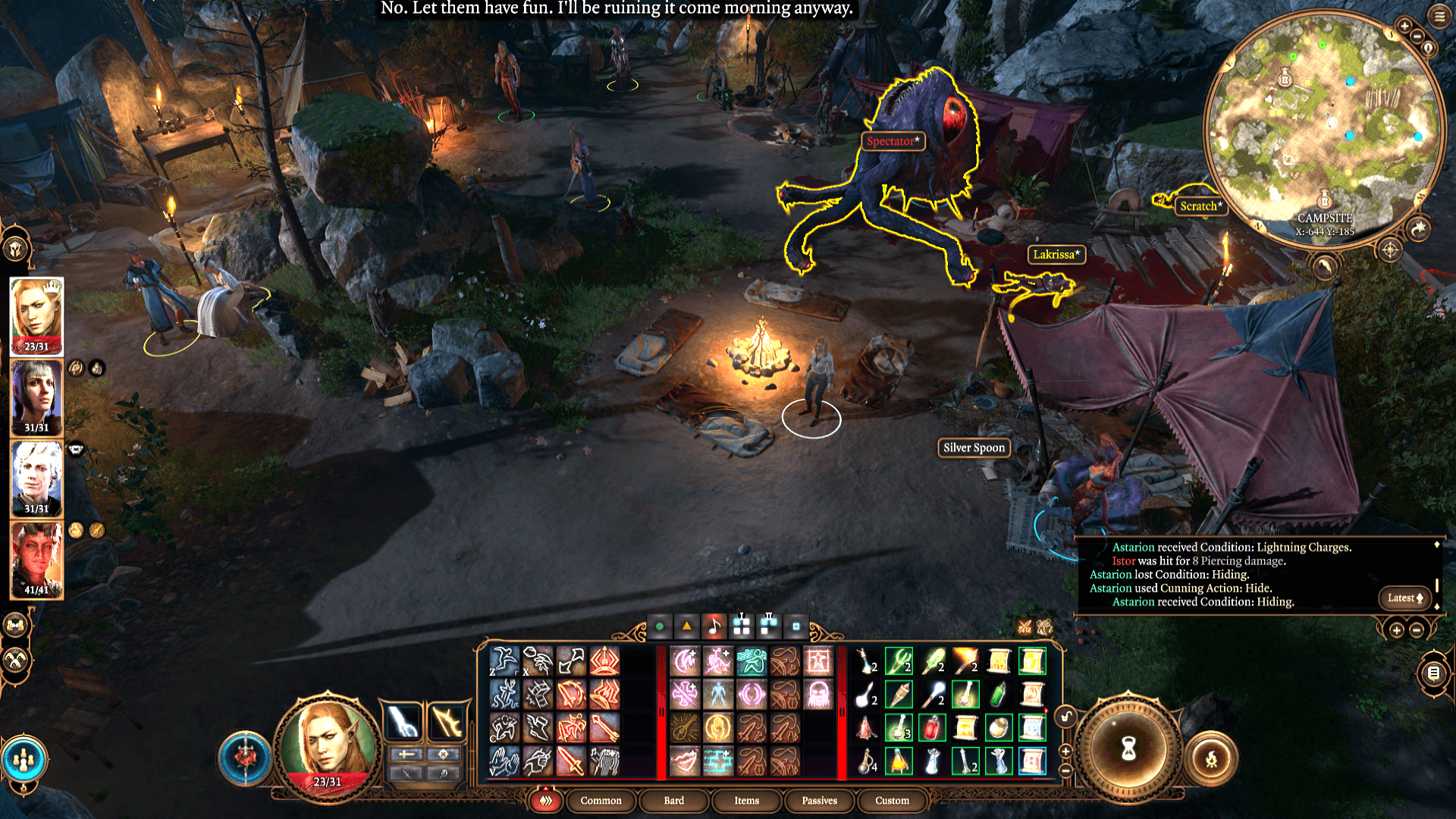This screenshot has height=819, width=1456.
Task: Toggle the blue group mode button
Action: tap(24, 758)
